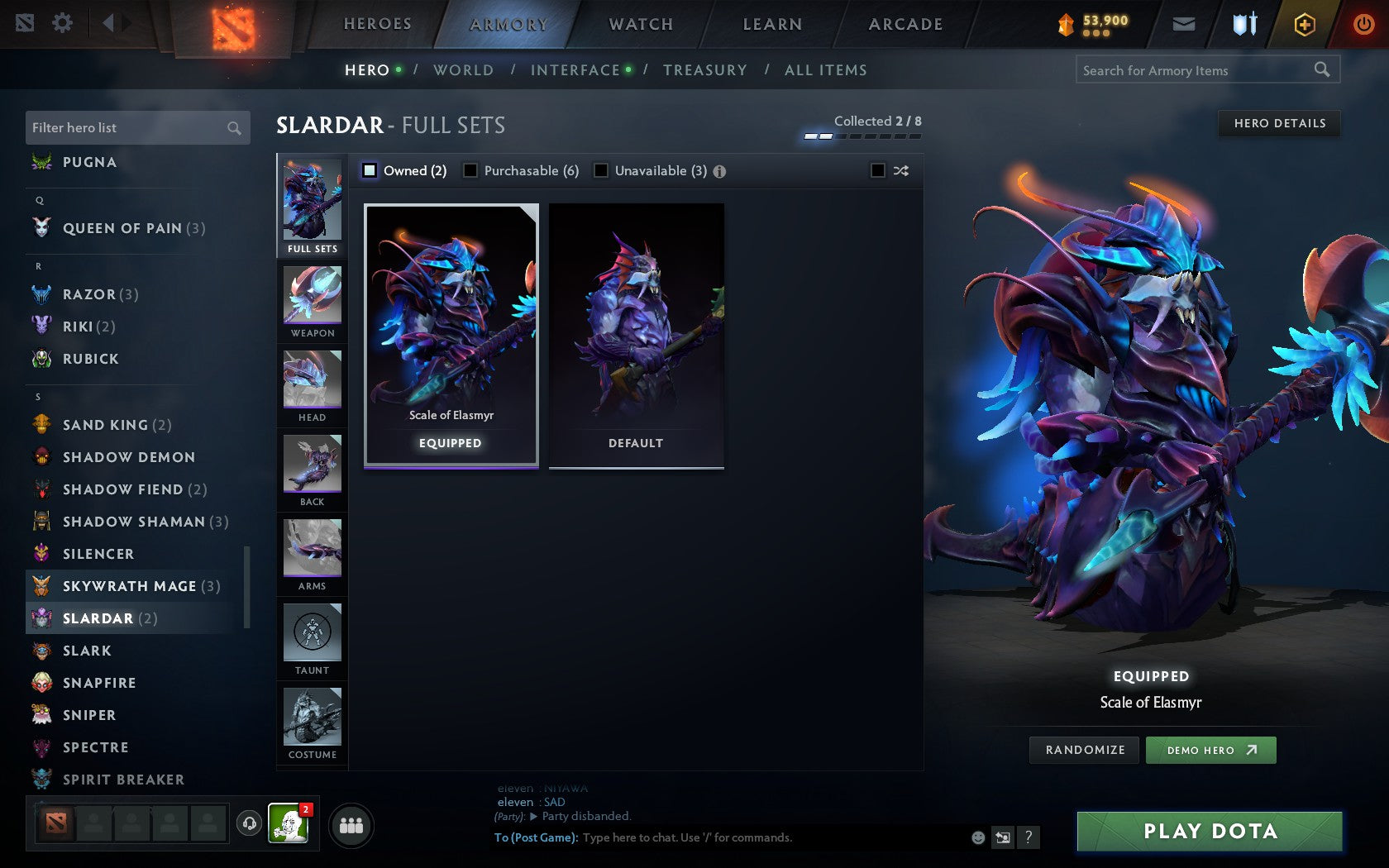1389x868 pixels.
Task: Expand Shadow Shaman's cosmetics
Action: (134, 522)
